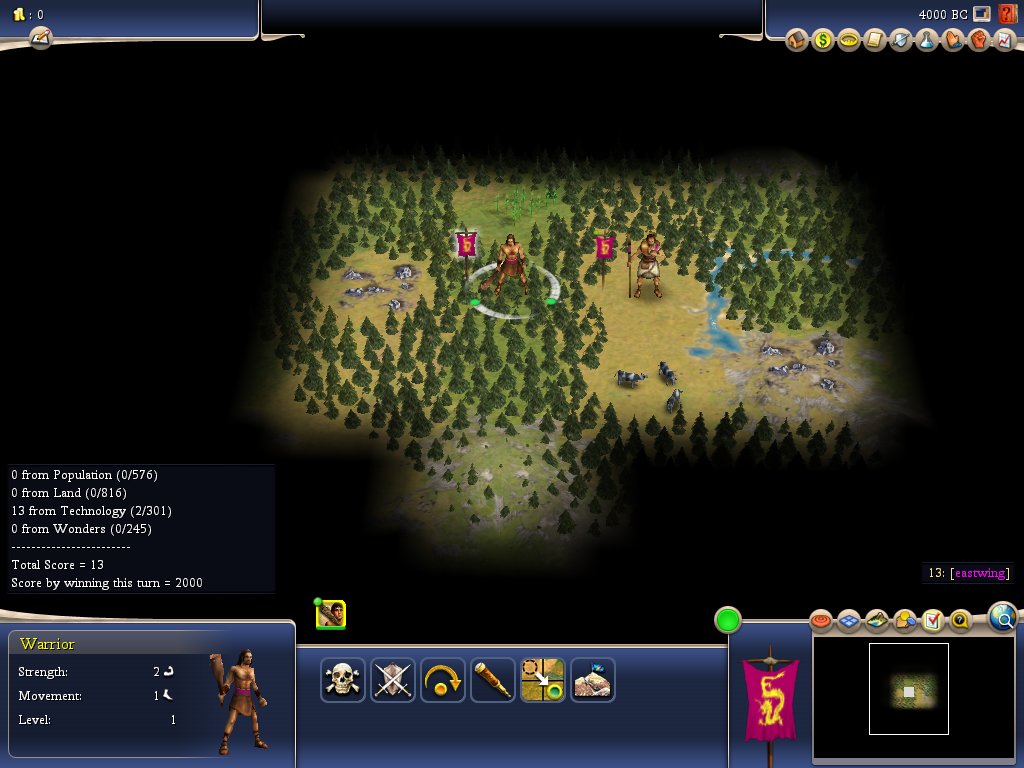
Task: Open the globe view magnifier icon
Action: (1002, 617)
